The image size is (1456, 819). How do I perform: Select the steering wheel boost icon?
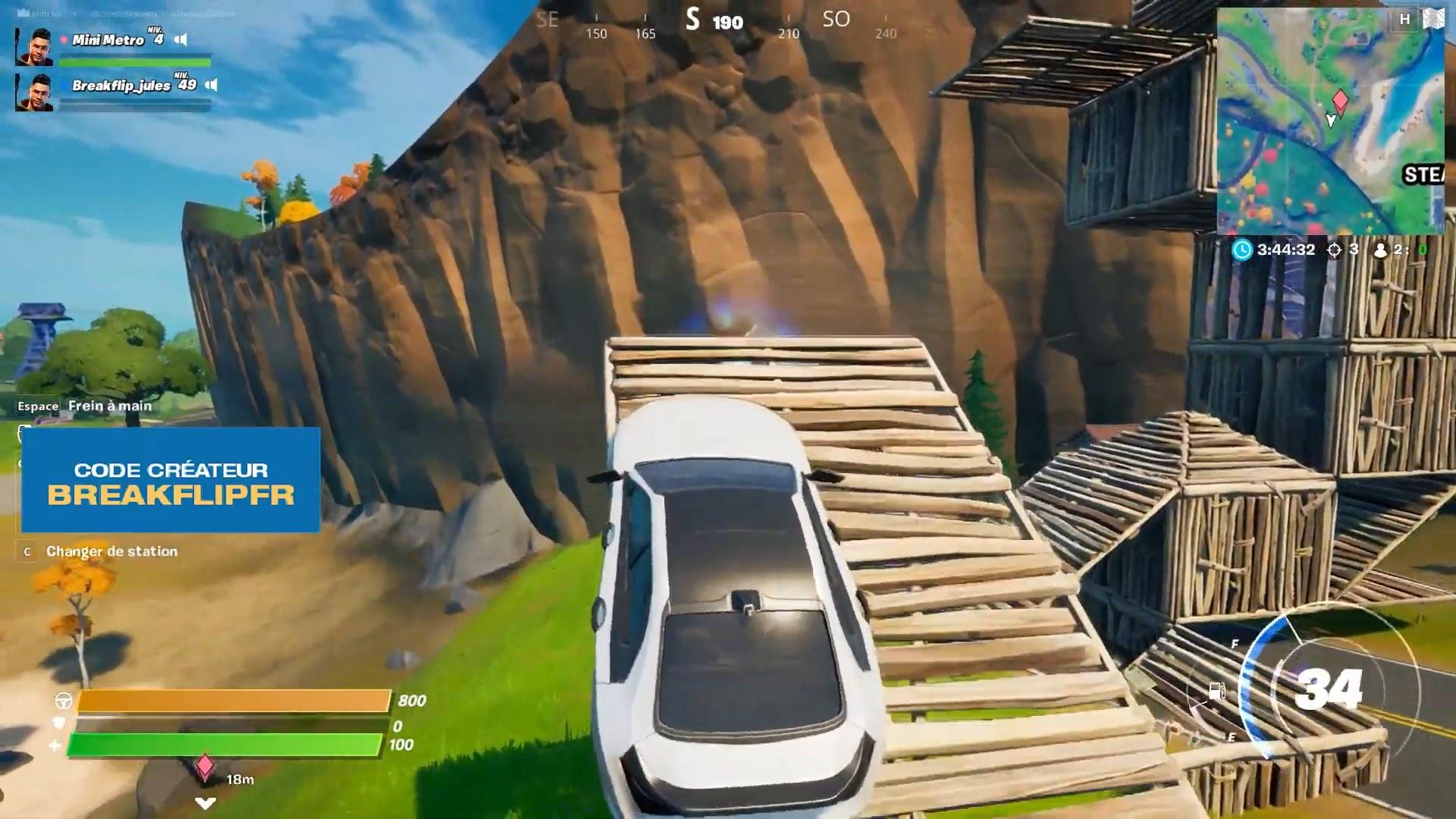click(x=64, y=701)
